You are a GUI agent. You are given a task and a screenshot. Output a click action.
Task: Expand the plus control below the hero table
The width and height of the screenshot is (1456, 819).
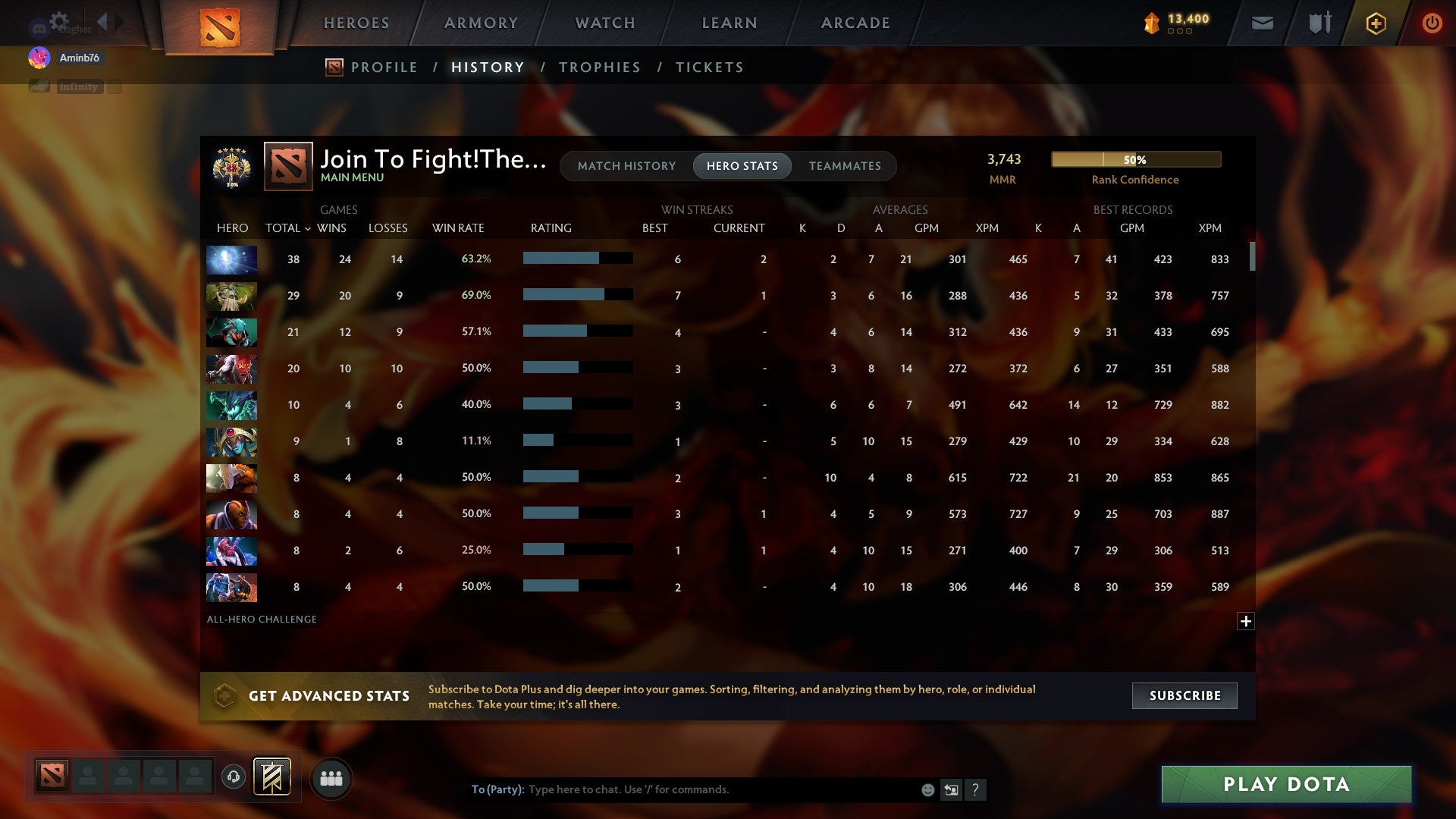1246,621
